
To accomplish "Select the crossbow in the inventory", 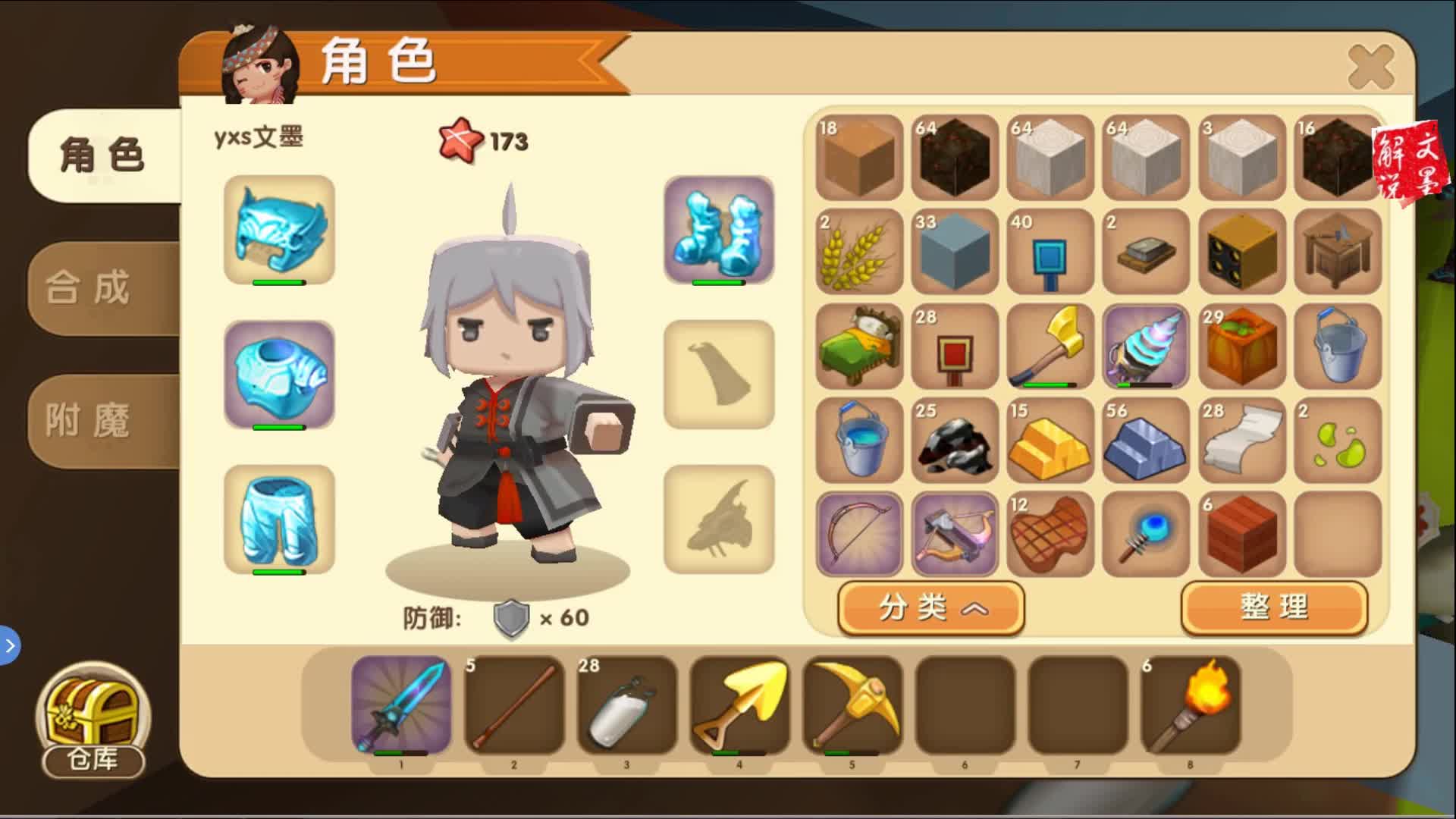I will pyautogui.click(x=955, y=535).
